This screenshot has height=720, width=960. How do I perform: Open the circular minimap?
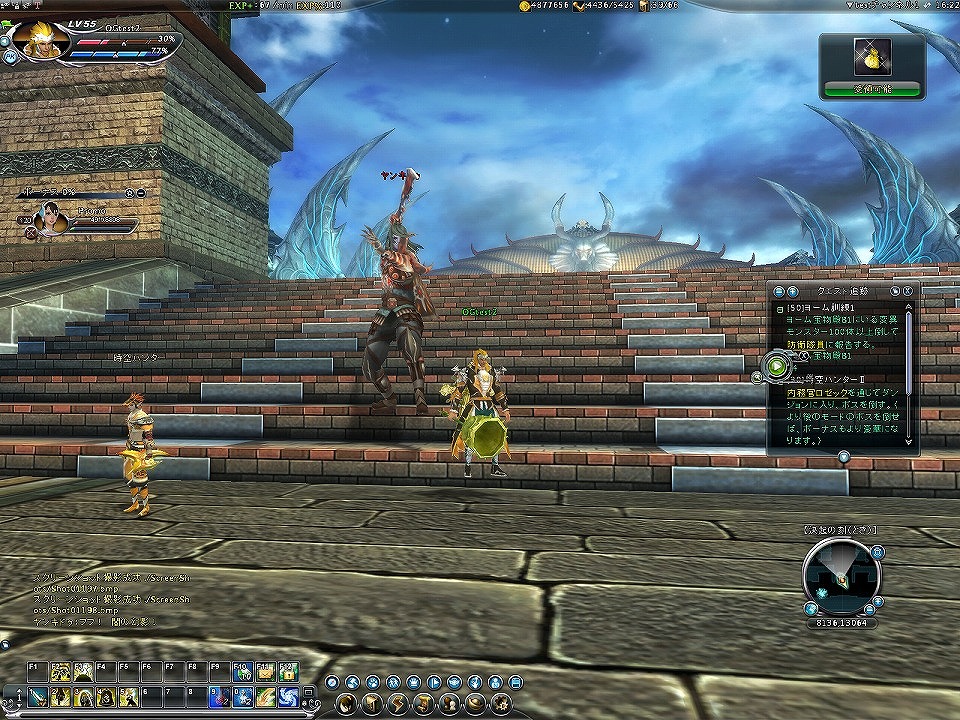click(841, 575)
